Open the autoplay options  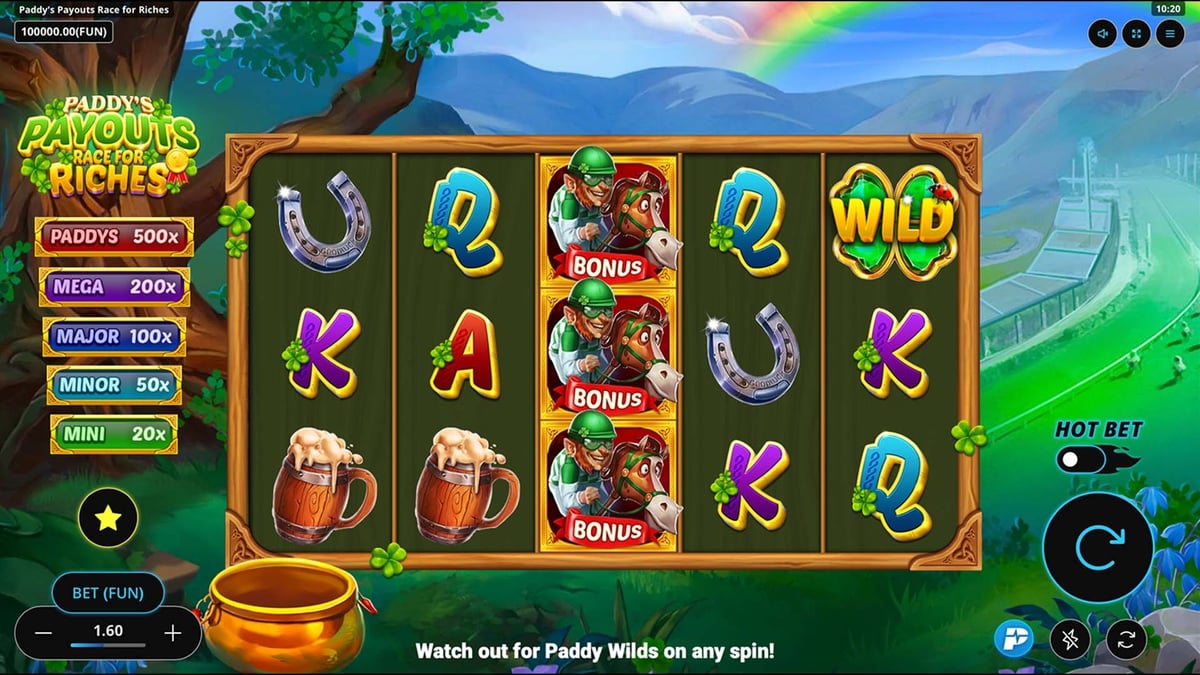coord(1126,639)
